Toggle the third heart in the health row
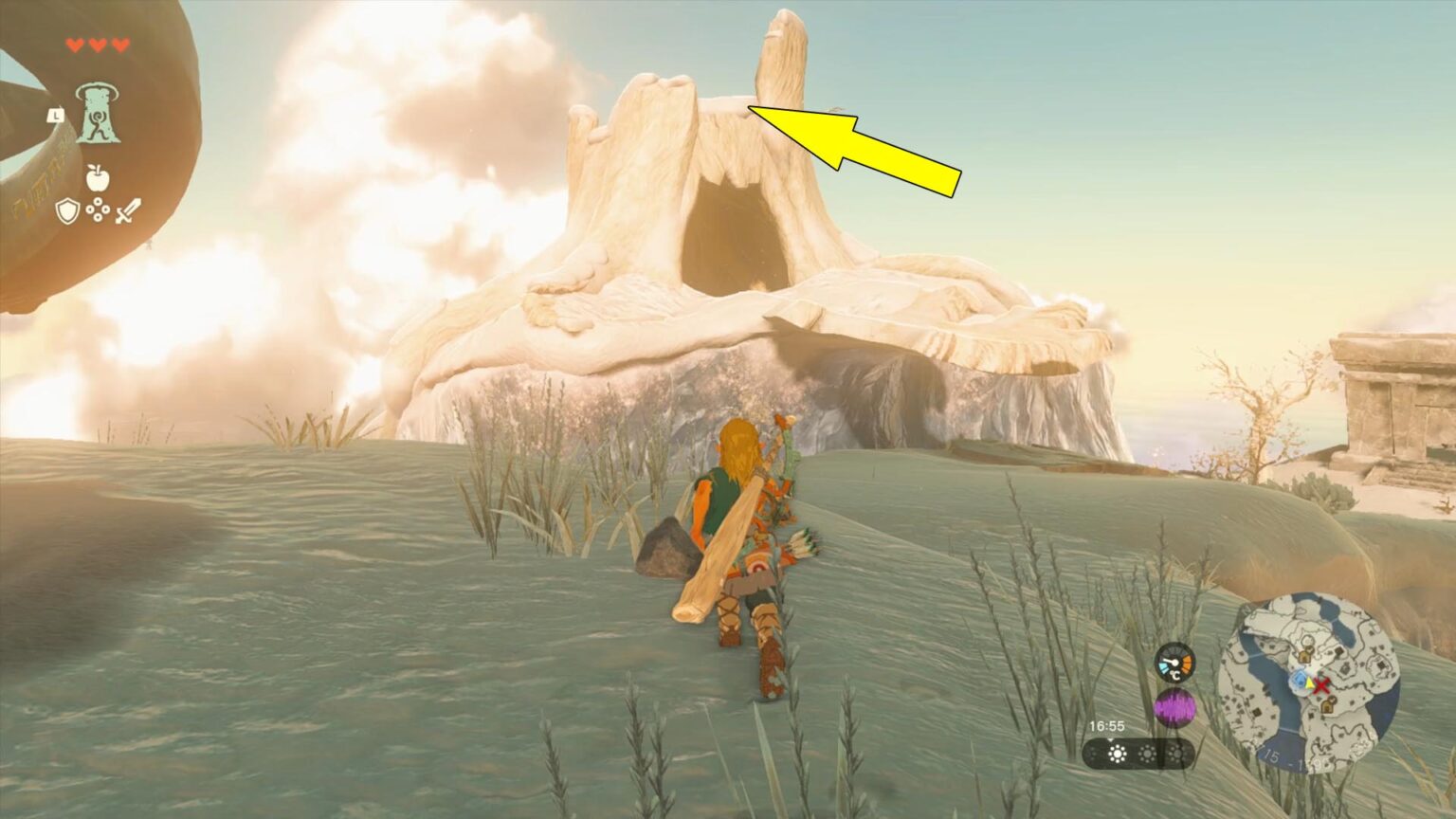This screenshot has width=1456, height=819. click(118, 45)
